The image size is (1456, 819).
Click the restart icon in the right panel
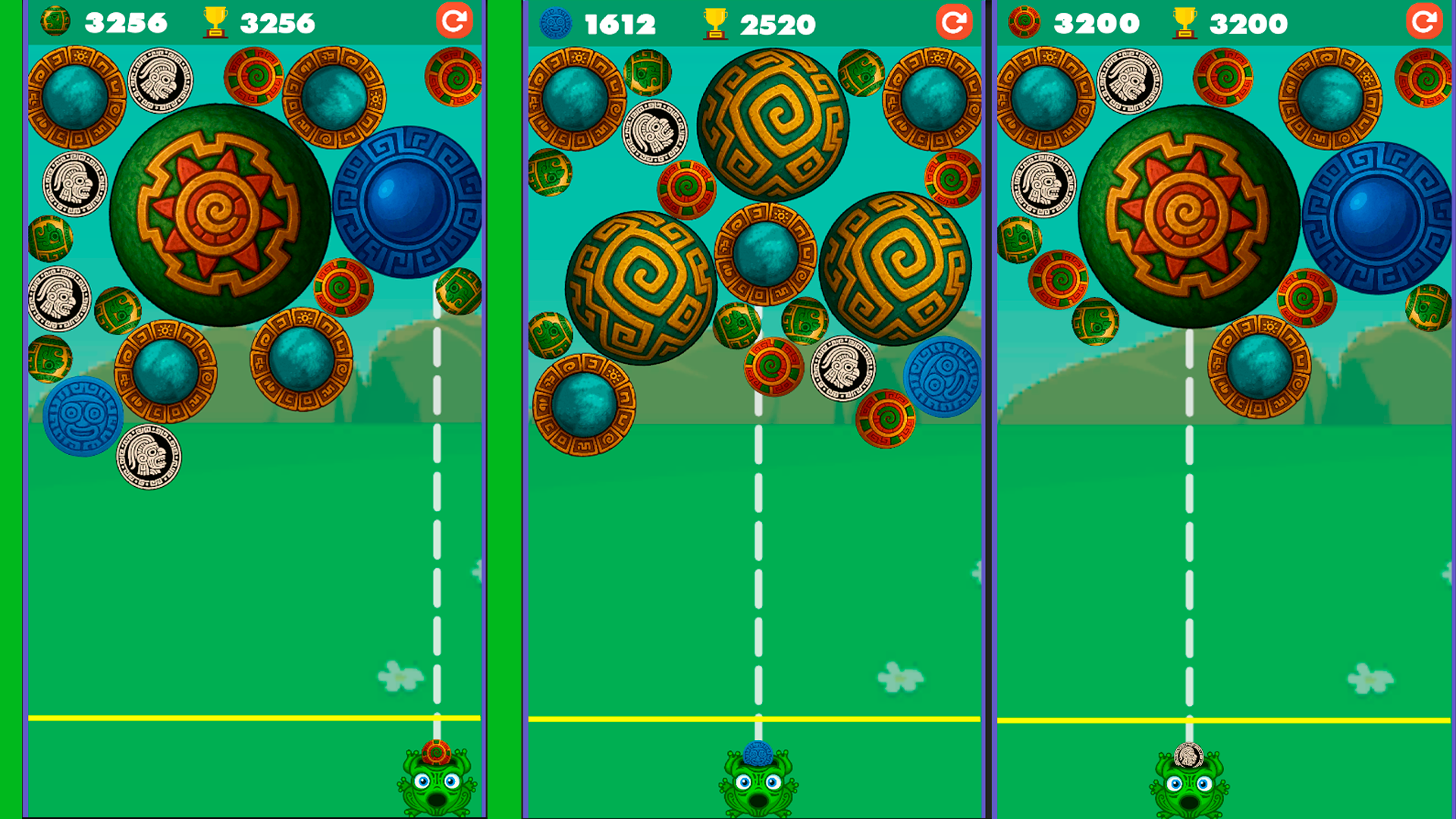pos(1423,21)
